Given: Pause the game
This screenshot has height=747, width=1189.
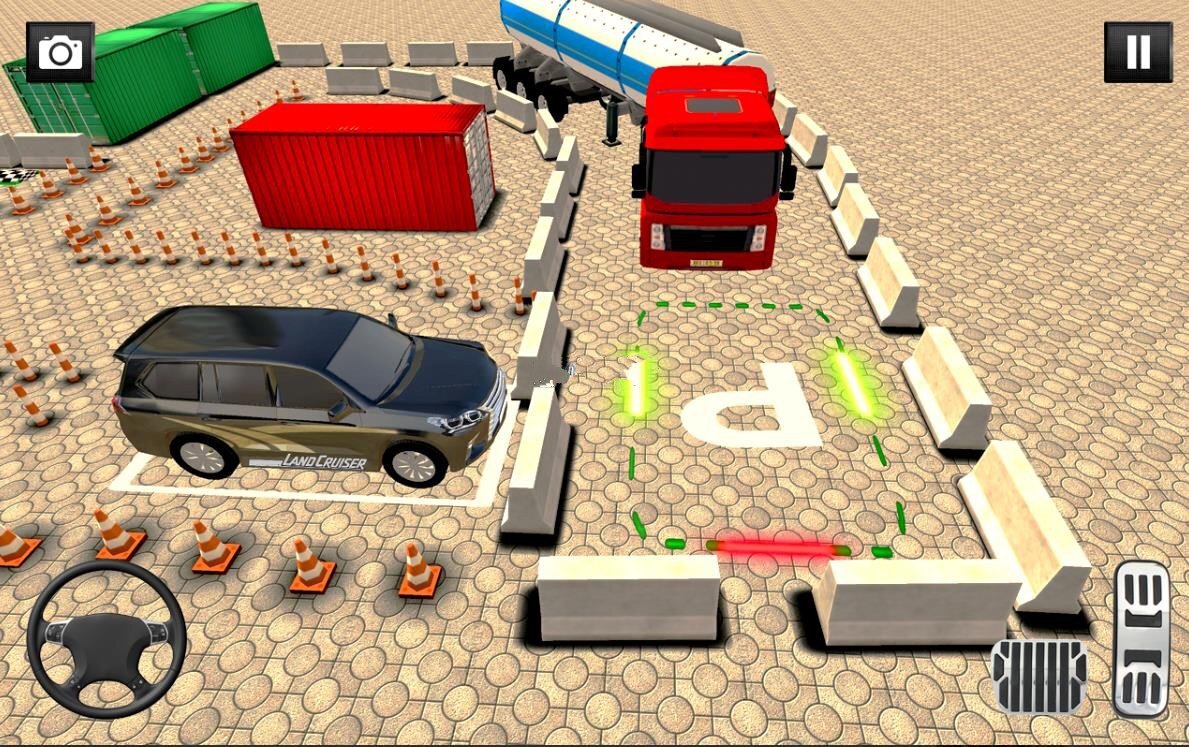Looking at the screenshot, I should pos(1138,52).
